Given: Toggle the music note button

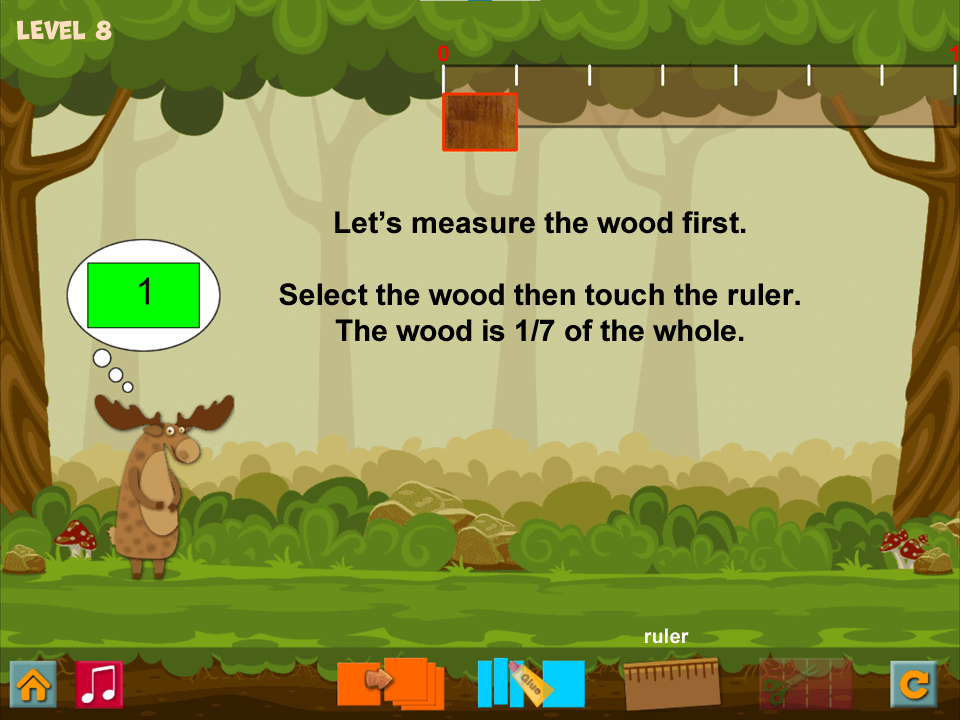Looking at the screenshot, I should coord(99,685).
